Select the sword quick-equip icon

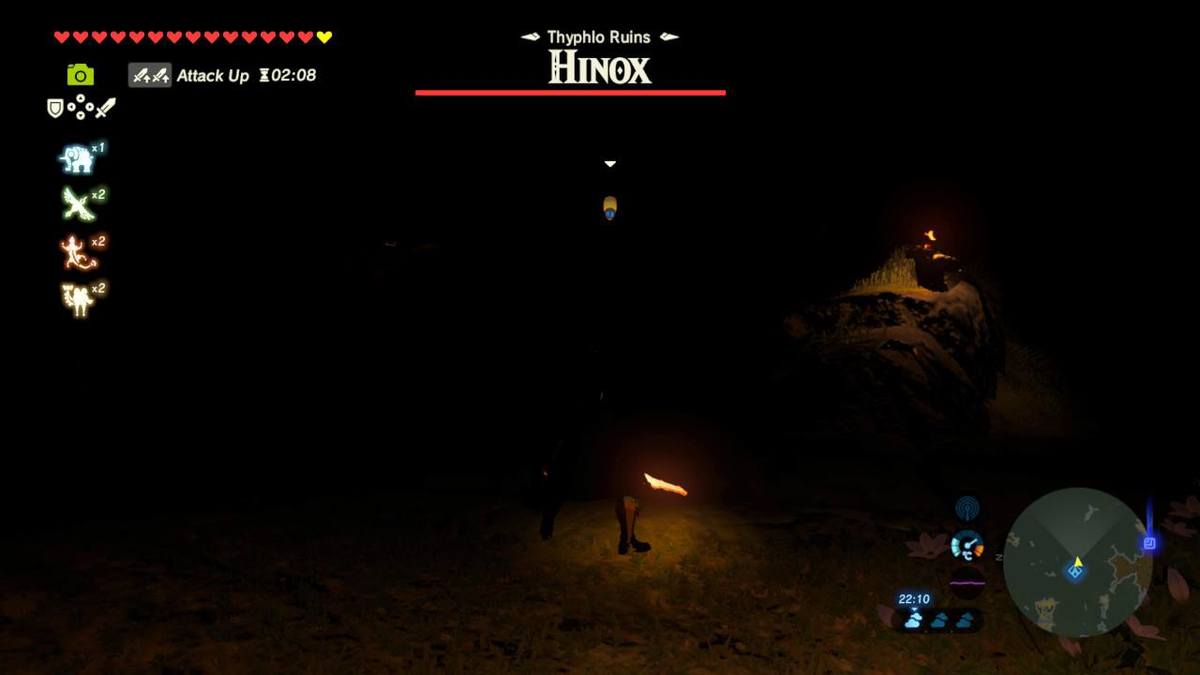105,107
